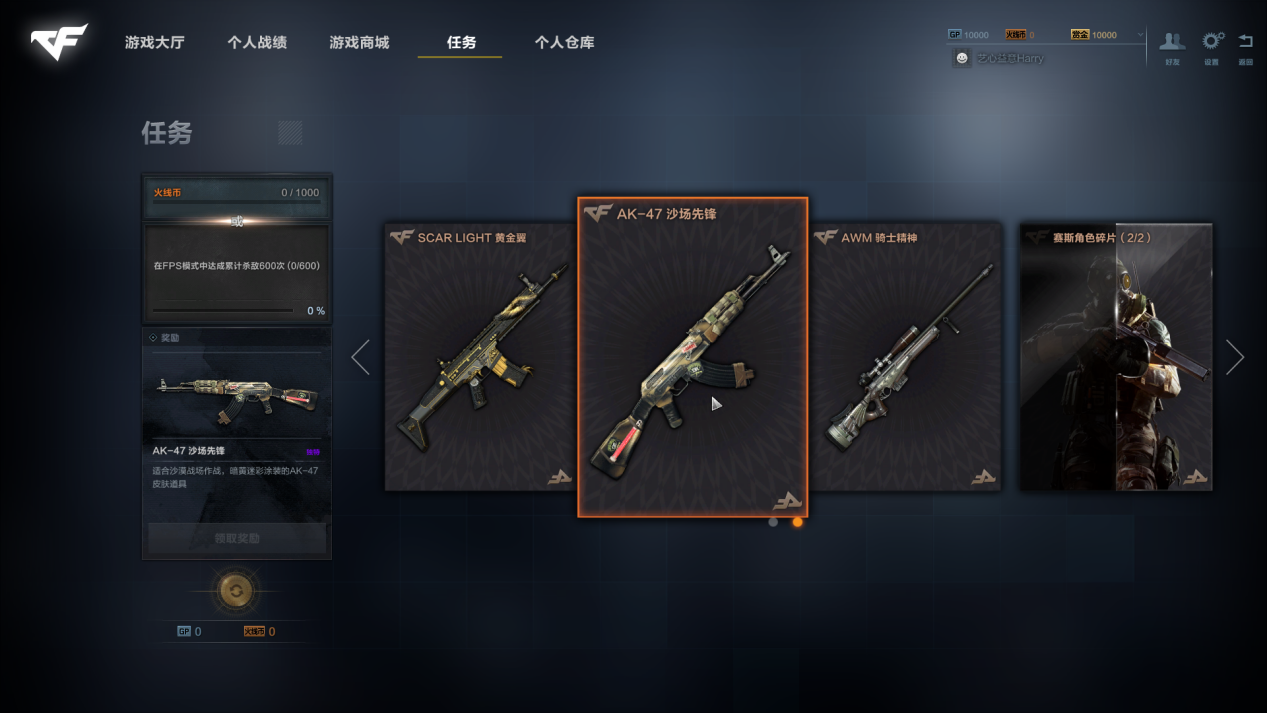Click the CF logo in the corner
The width and height of the screenshot is (1267, 713).
[x=59, y=42]
